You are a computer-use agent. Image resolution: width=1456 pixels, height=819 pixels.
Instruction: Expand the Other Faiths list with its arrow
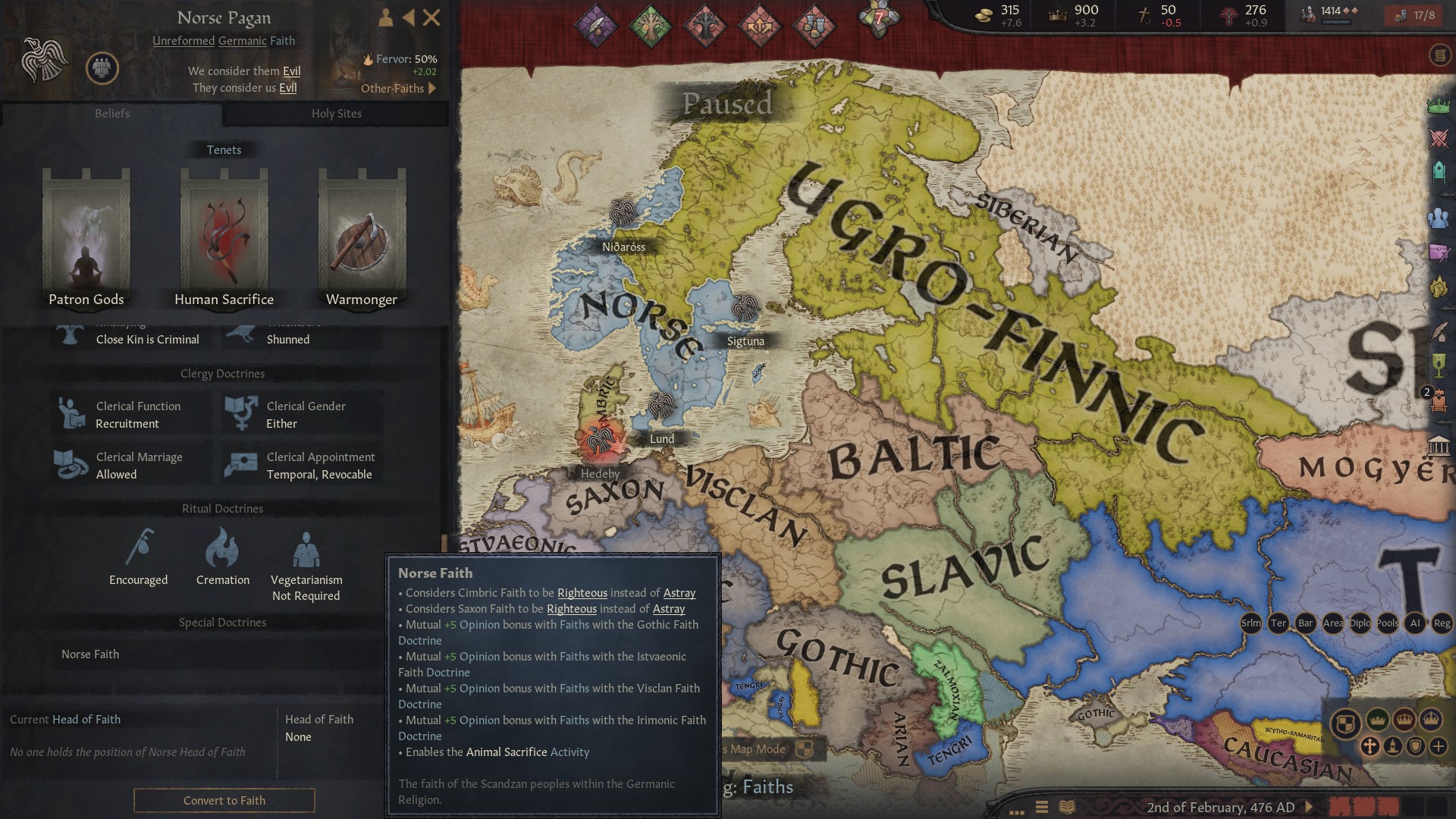click(x=432, y=88)
